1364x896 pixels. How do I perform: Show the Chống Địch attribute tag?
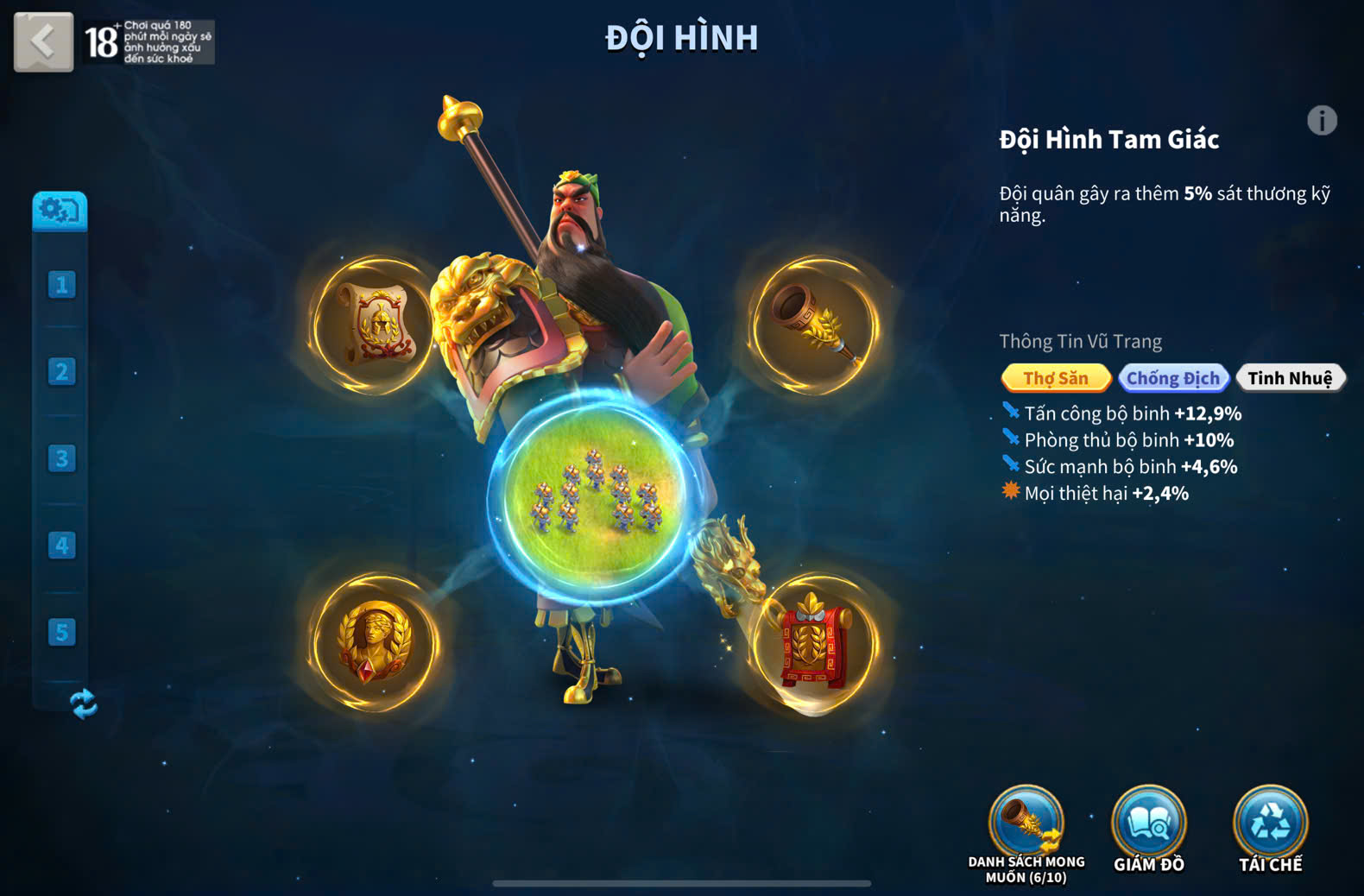1172,378
